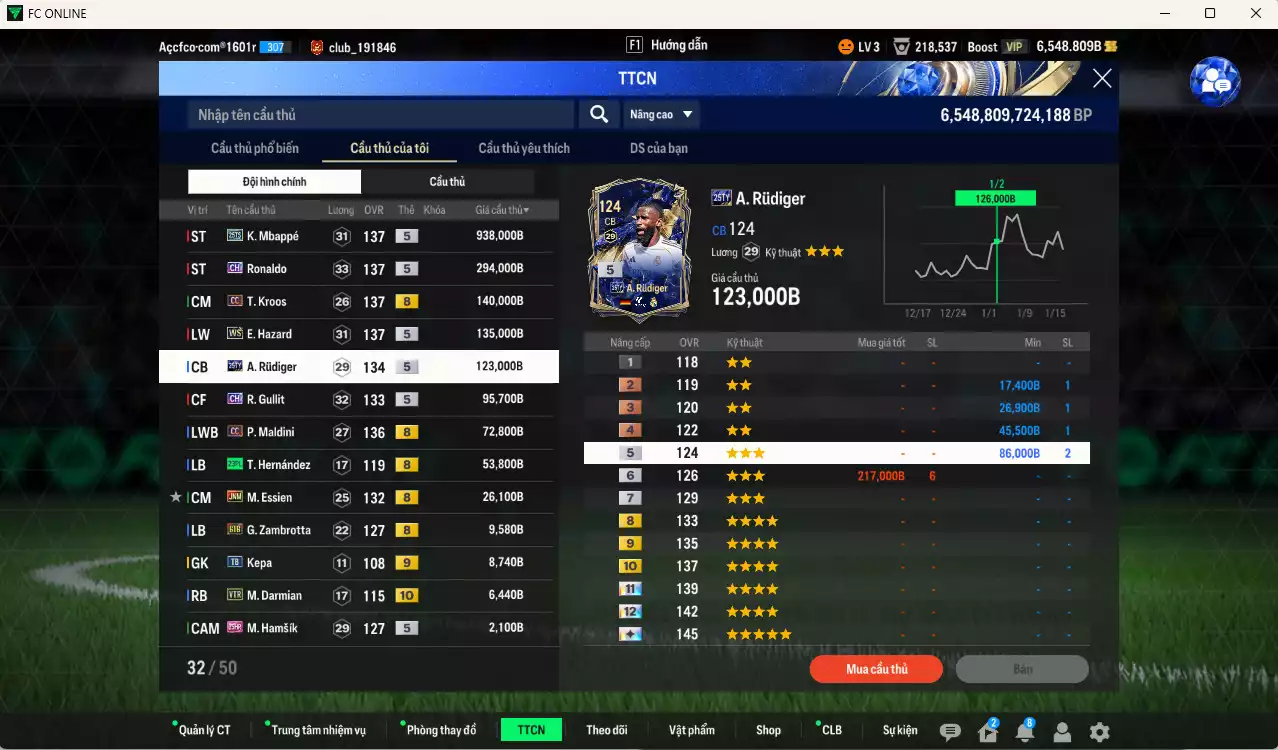Screen dimensions: 1278x750
Task: Open the Hướng dẫn guide
Action: click(x=667, y=46)
